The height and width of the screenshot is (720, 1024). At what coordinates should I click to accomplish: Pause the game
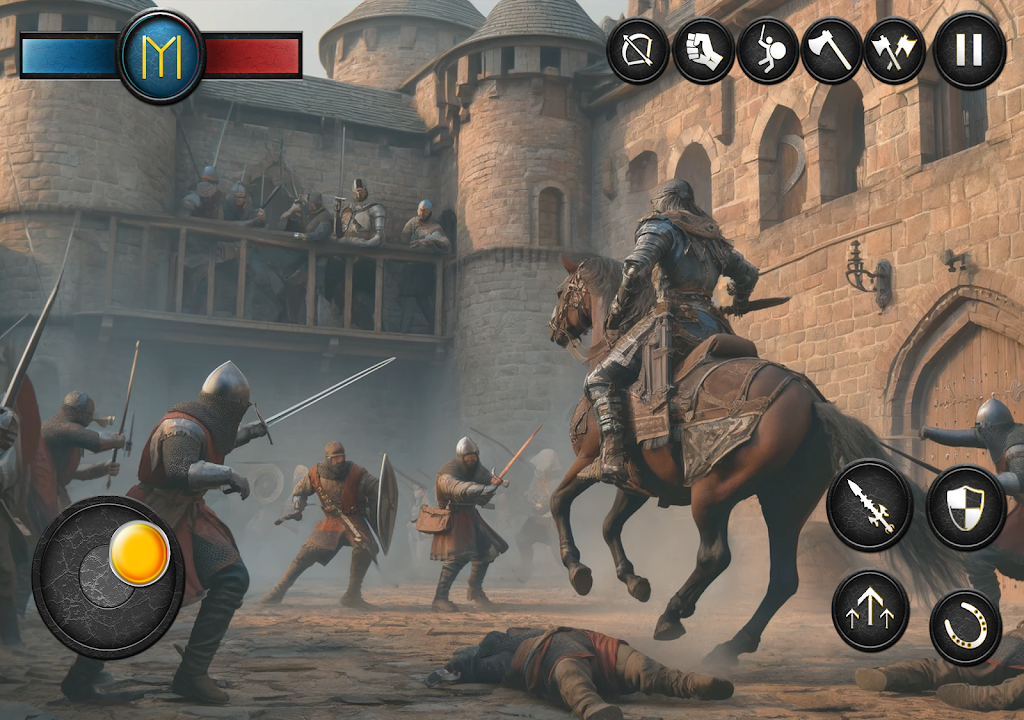tap(968, 51)
